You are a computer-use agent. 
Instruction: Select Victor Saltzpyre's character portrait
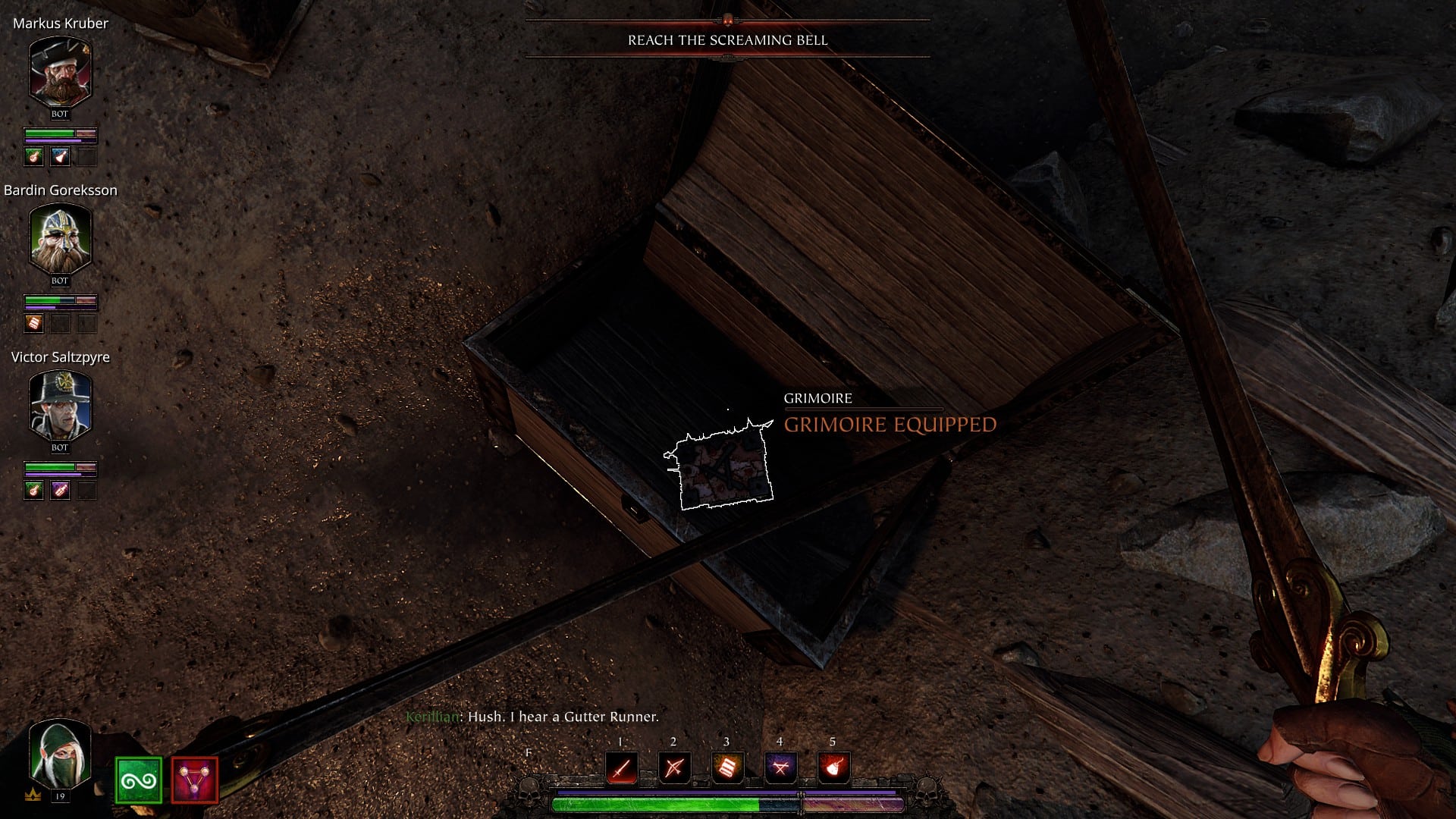point(60,407)
